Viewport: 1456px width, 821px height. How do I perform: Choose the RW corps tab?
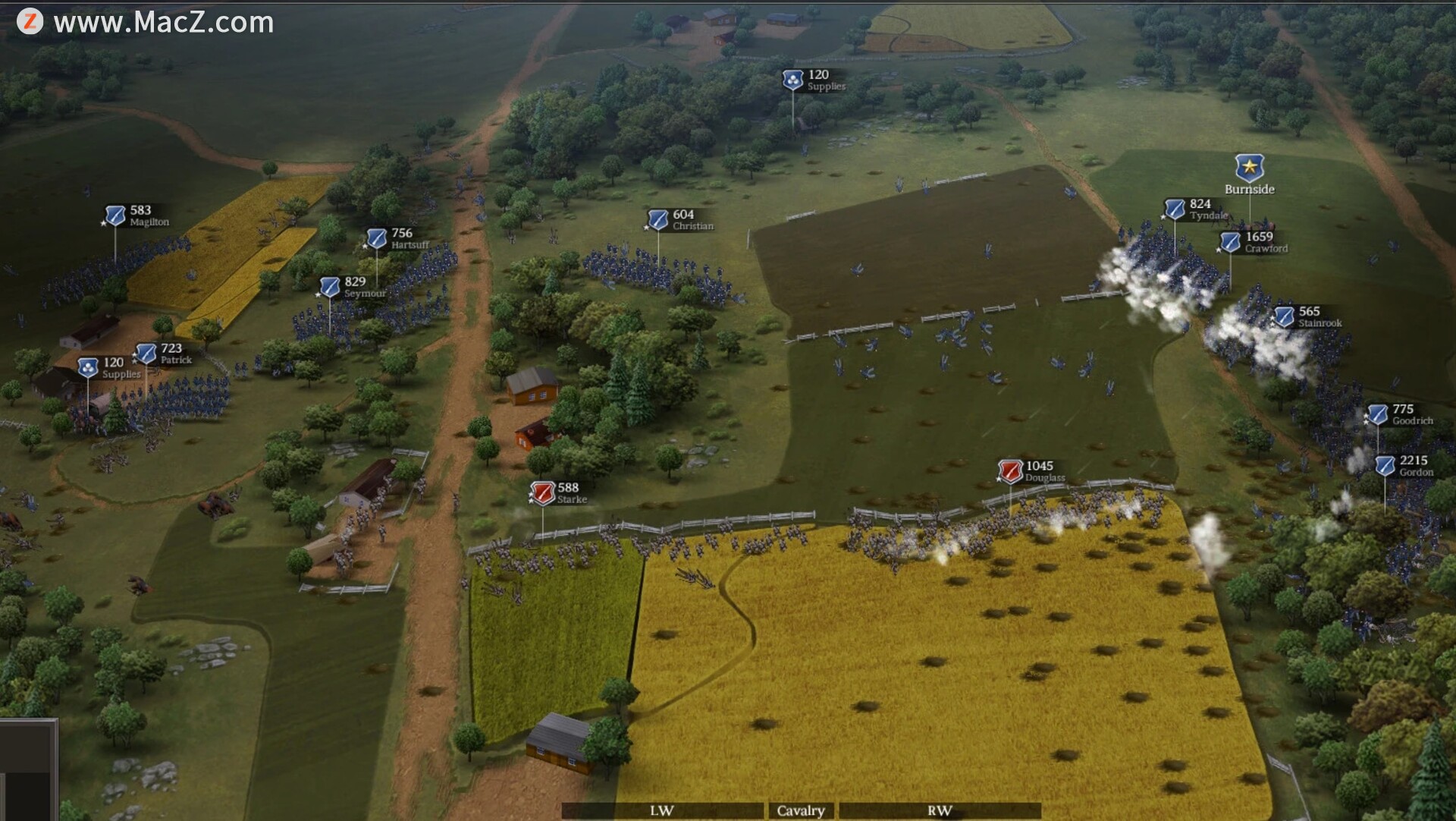click(x=939, y=810)
